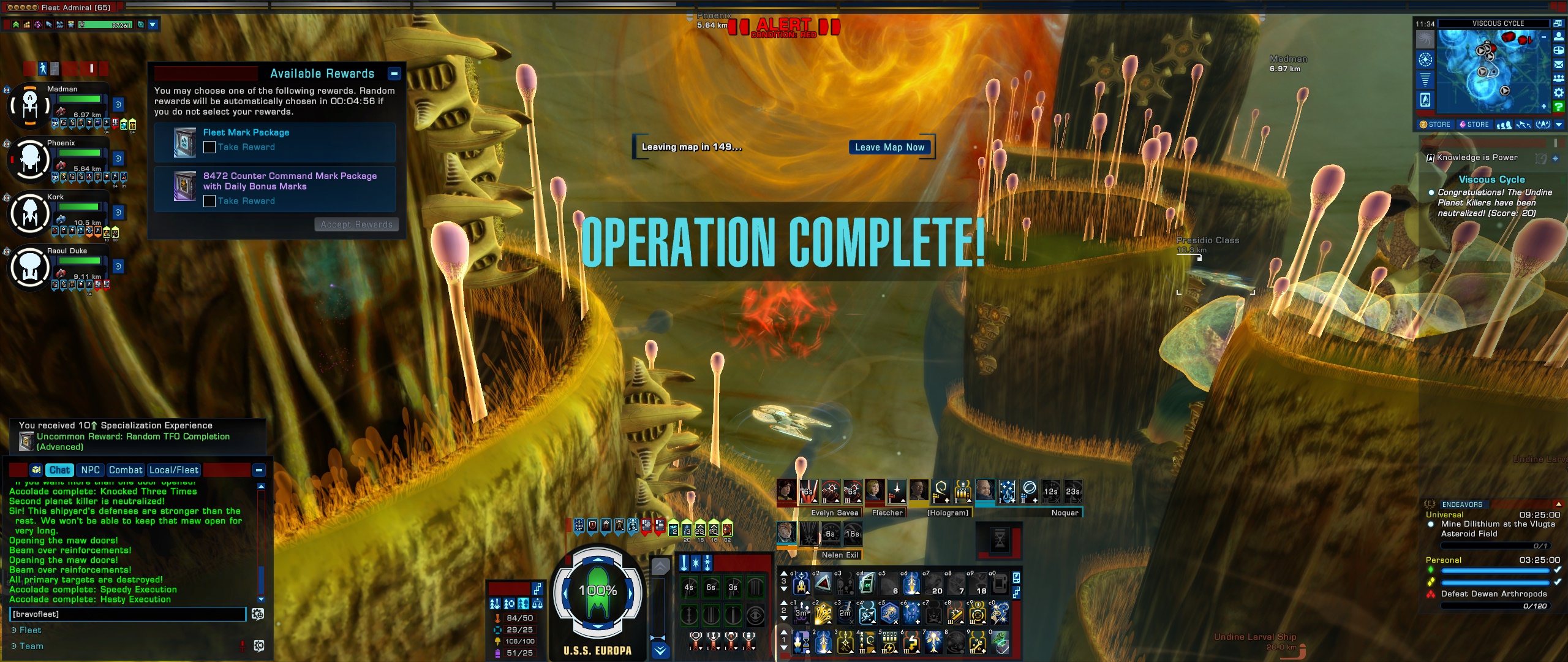Select teammate Kork's portrait
1568x662 pixels.
point(30,214)
